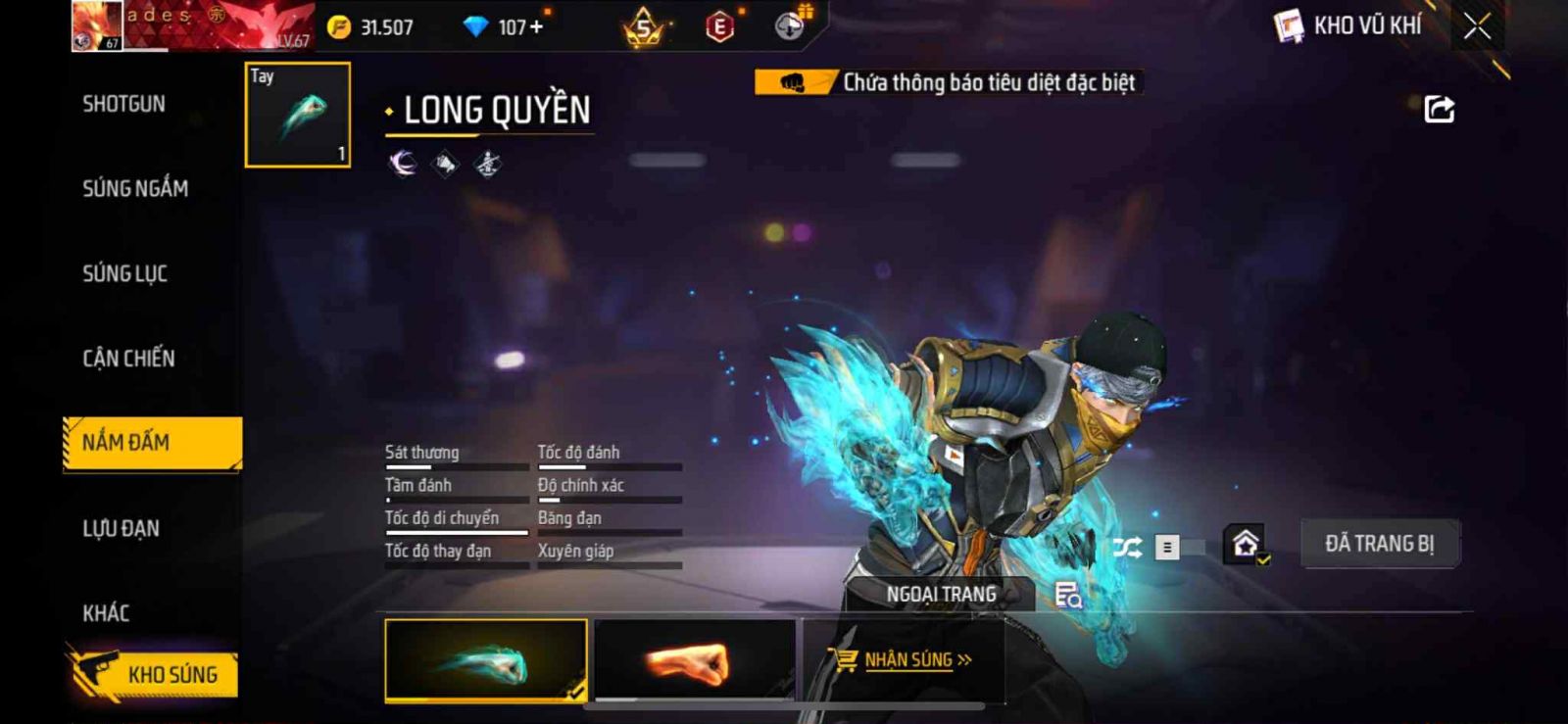1568x724 pixels.
Task: Switch to the KHÁC category
Action: [106, 613]
